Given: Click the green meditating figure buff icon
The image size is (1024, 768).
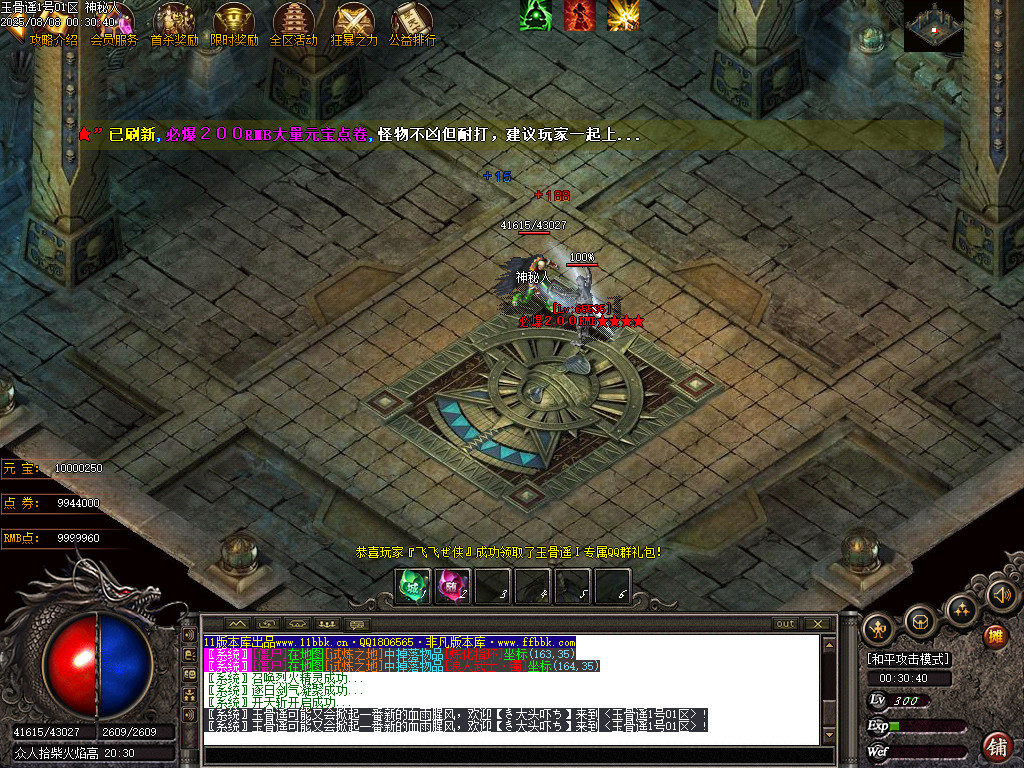Looking at the screenshot, I should 535,14.
